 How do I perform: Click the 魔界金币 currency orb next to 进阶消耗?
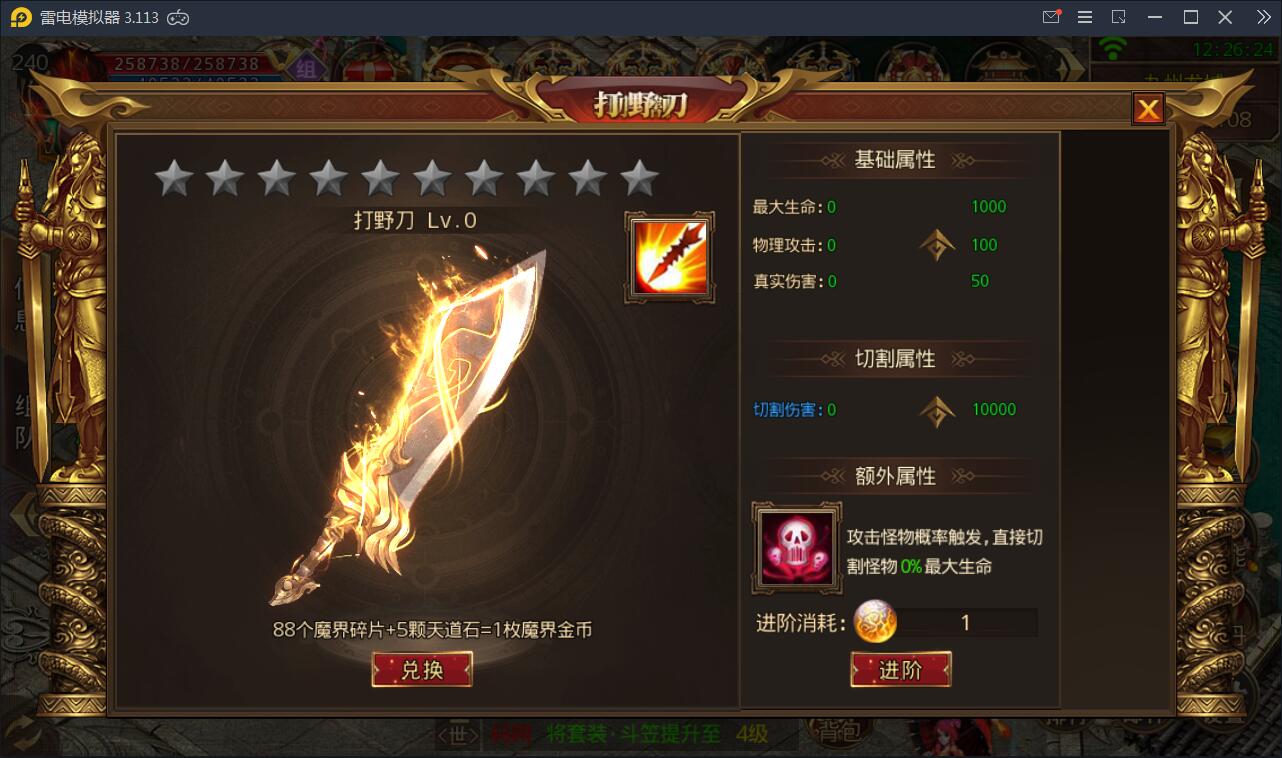click(875, 622)
